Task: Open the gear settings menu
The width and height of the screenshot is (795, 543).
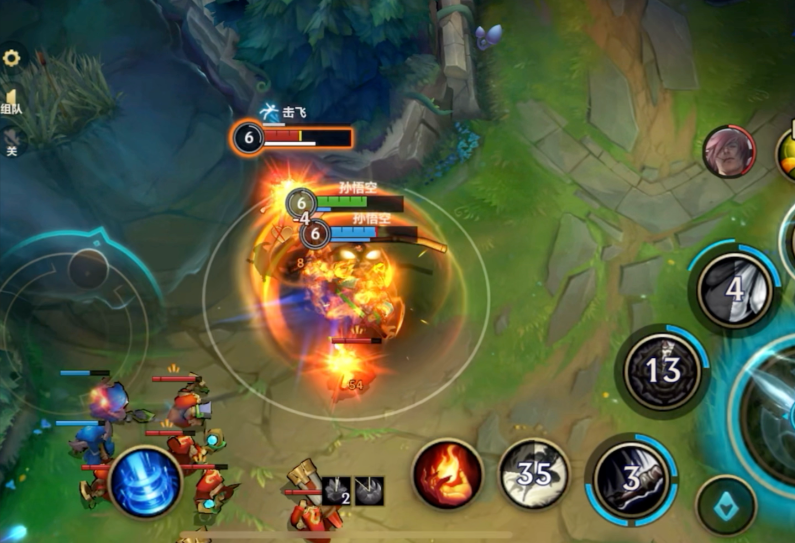Action: tap(12, 58)
